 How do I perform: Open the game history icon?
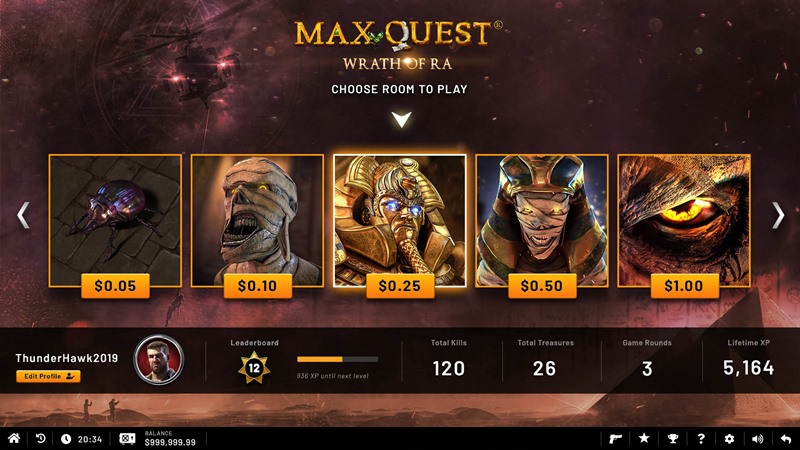coord(41,439)
